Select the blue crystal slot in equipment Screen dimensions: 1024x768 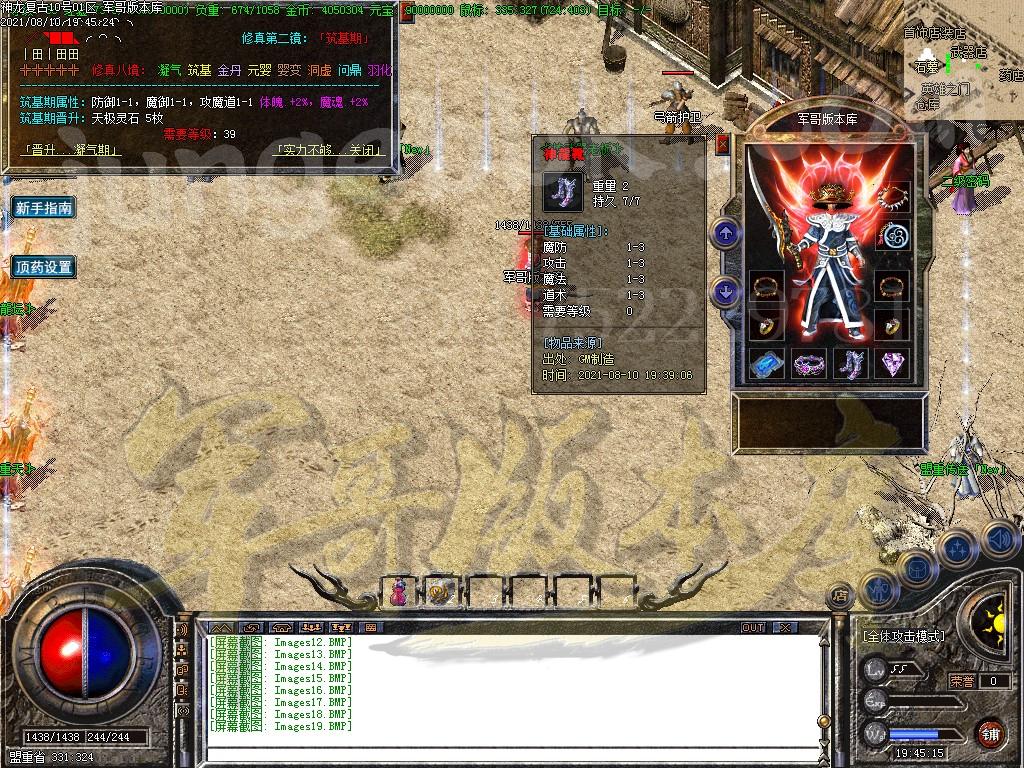click(x=766, y=364)
